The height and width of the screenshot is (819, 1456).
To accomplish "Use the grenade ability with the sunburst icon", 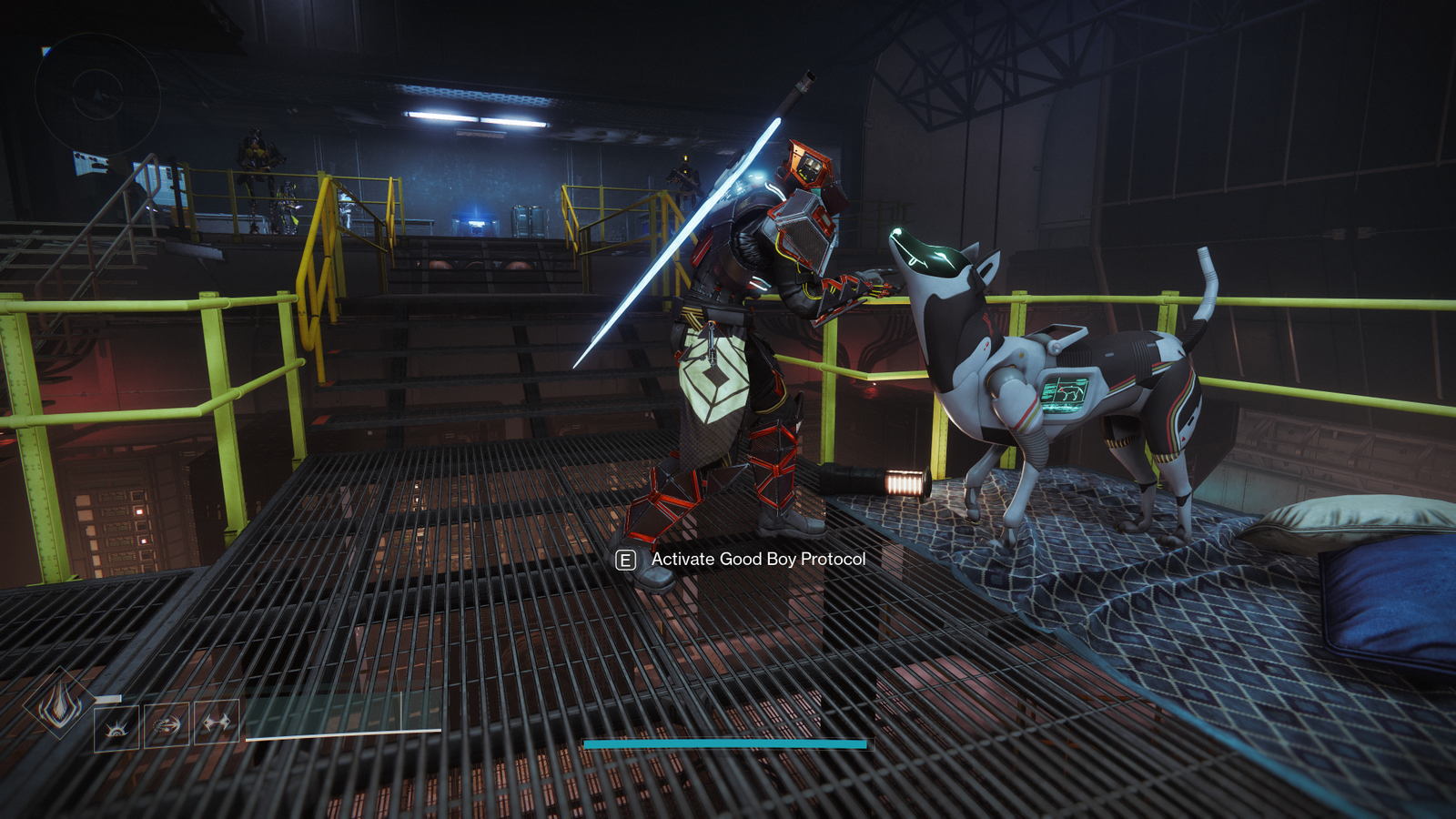I will [117, 726].
